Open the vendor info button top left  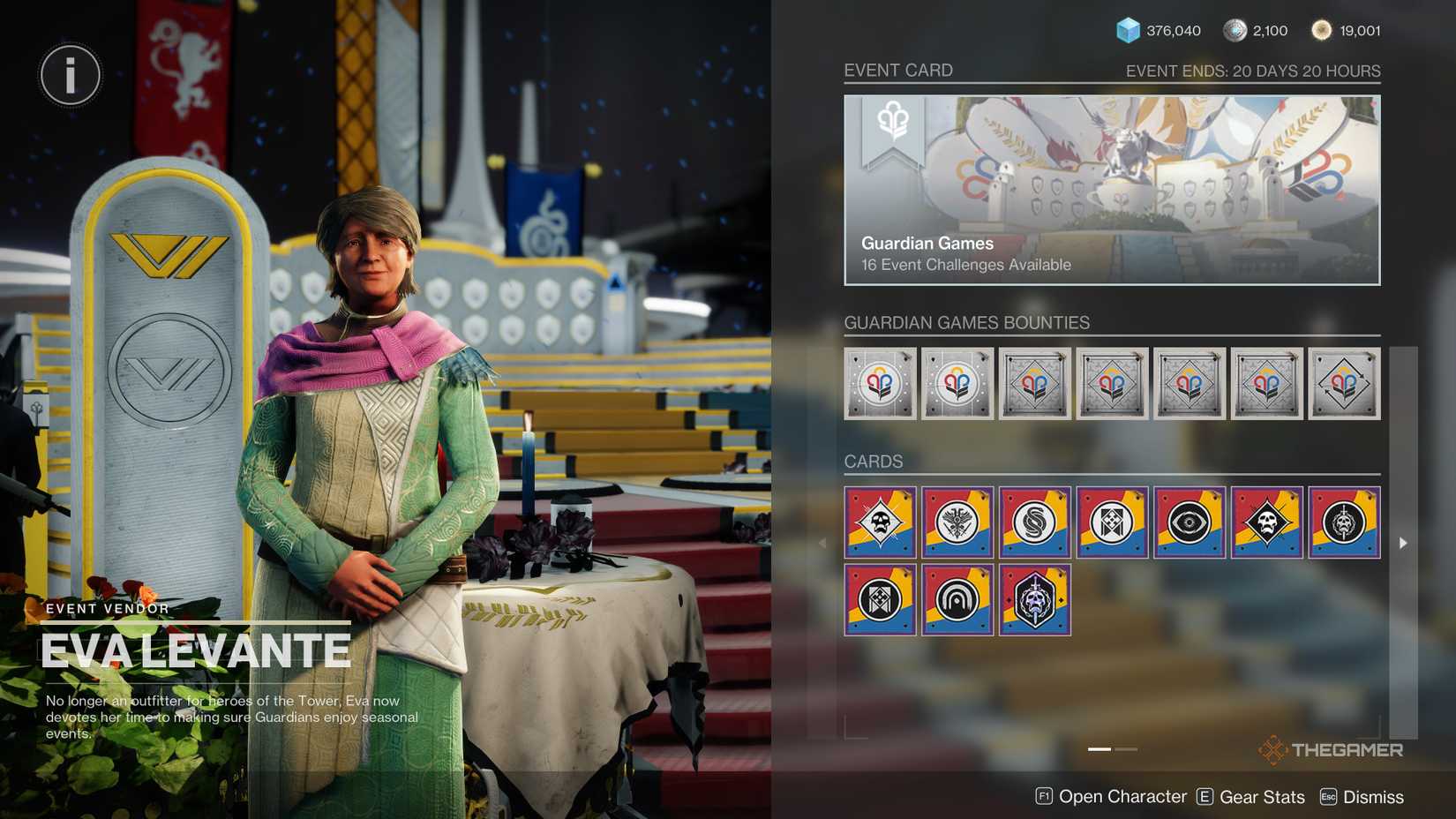click(70, 76)
